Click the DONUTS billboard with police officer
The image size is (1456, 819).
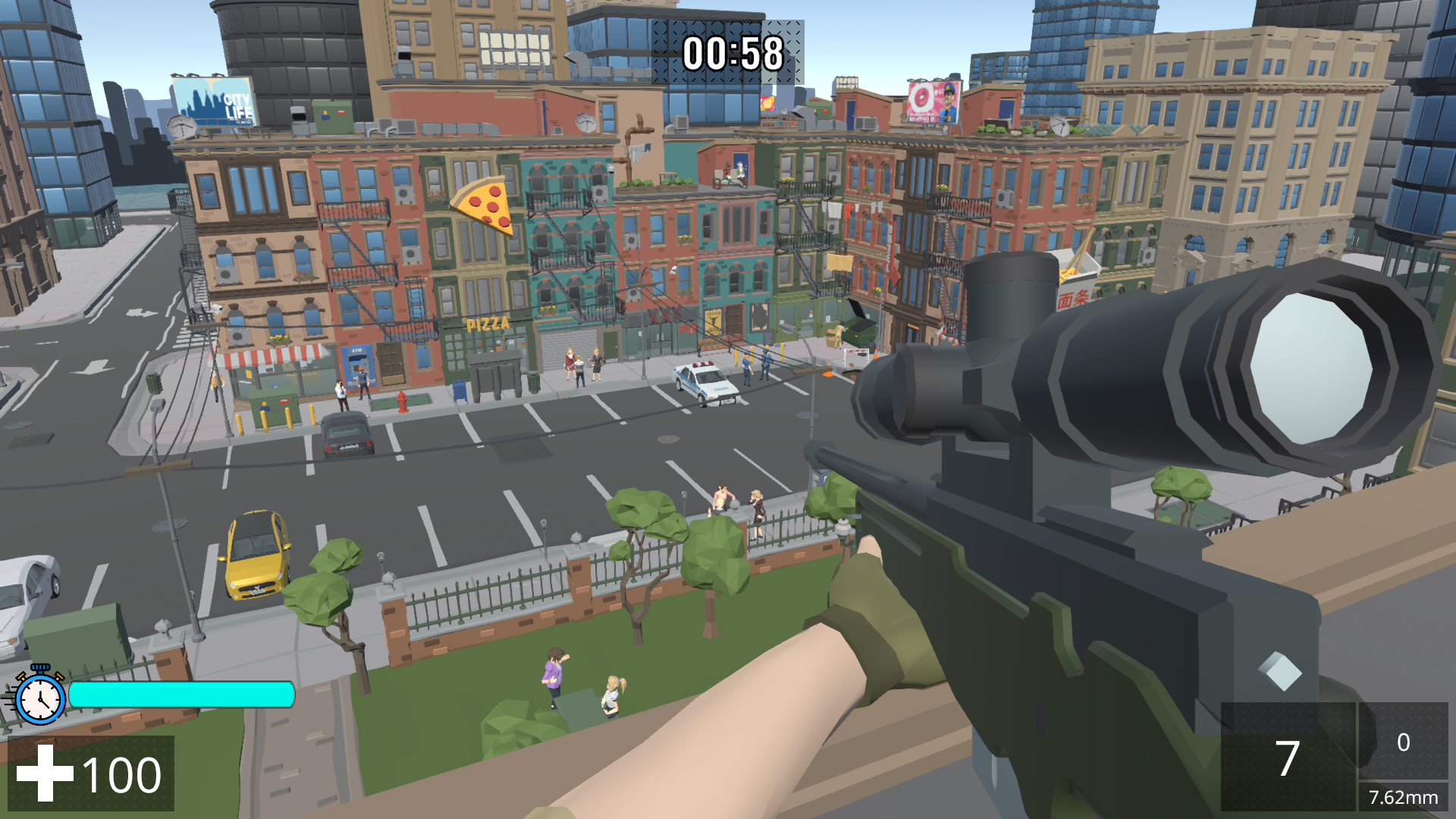(934, 102)
